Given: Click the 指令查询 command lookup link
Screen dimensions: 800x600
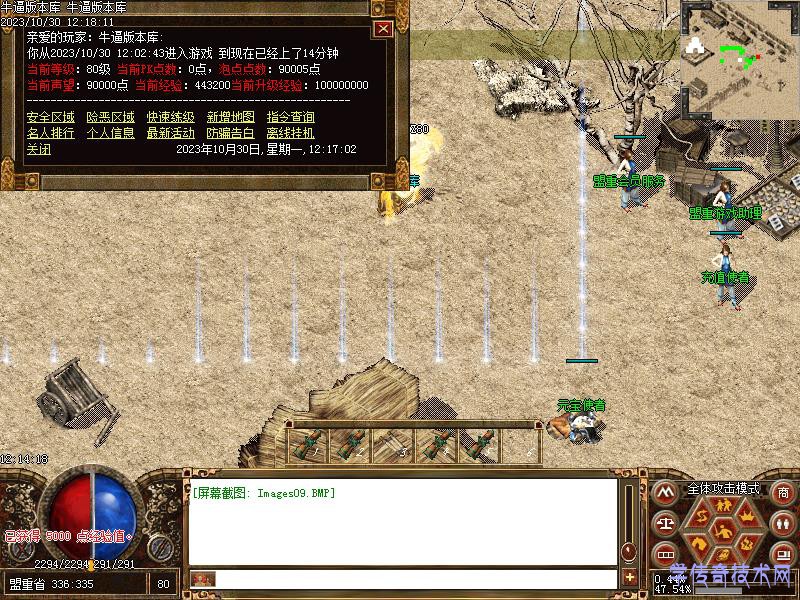Looking at the screenshot, I should pyautogui.click(x=290, y=117).
